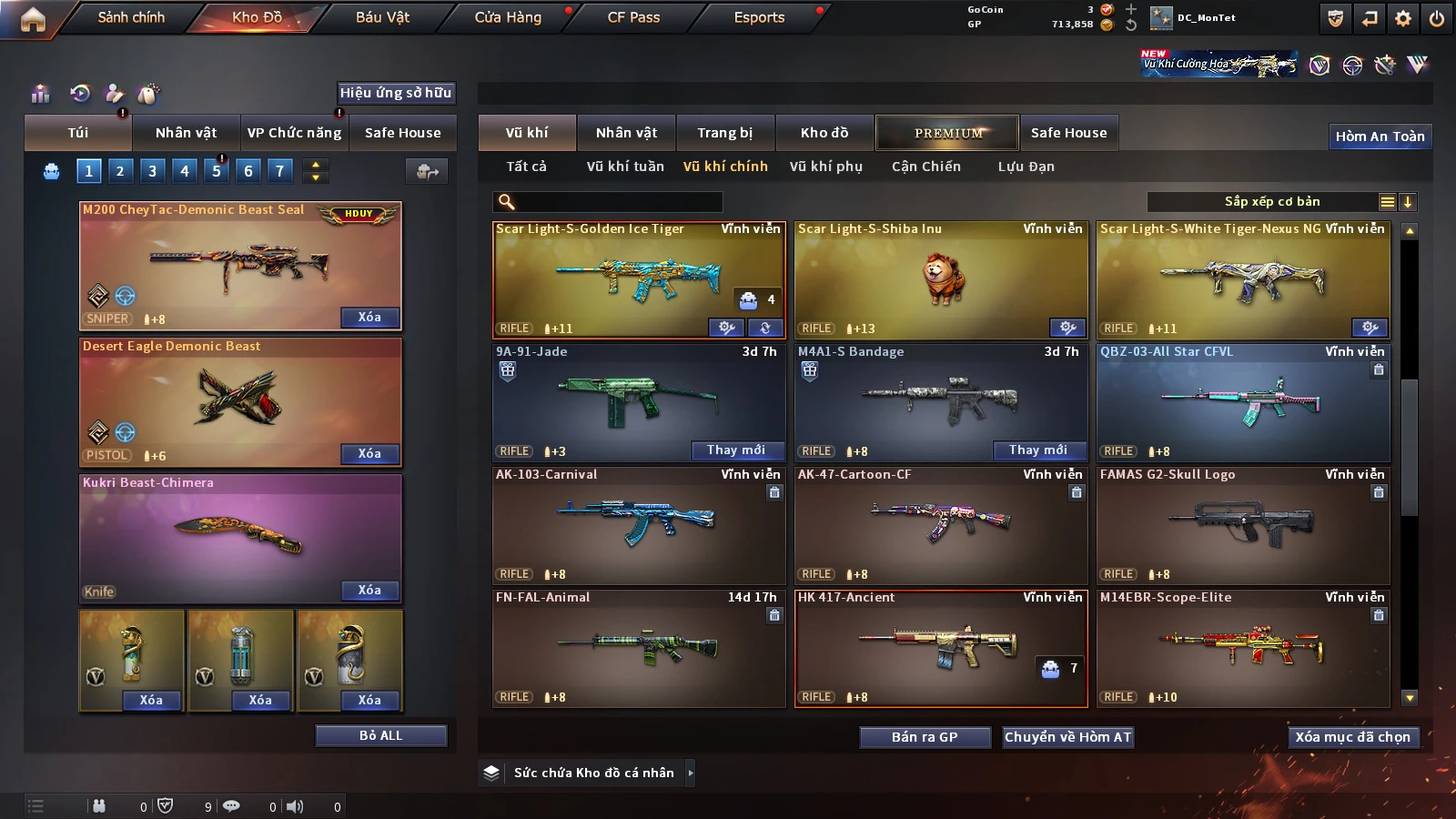Filter by Cận Chiến melee weapons
Image resolution: width=1456 pixels, height=819 pixels.
tap(925, 167)
